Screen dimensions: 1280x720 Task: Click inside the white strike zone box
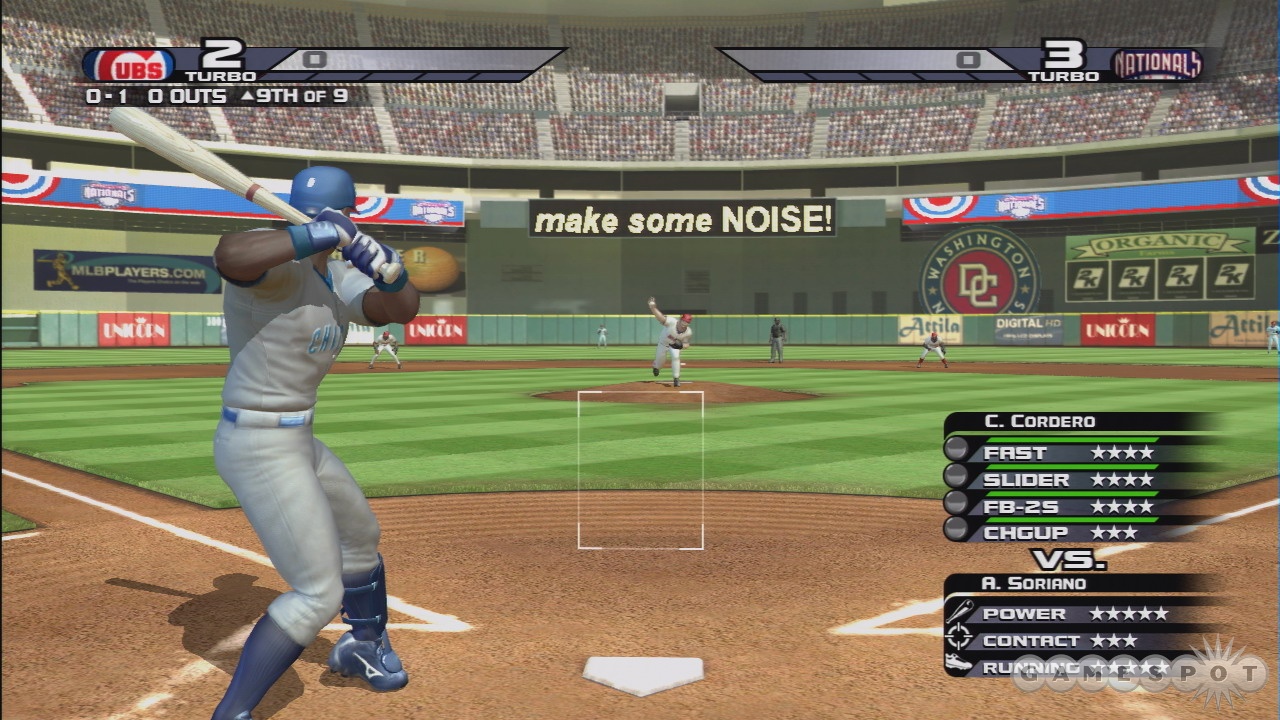pos(640,470)
